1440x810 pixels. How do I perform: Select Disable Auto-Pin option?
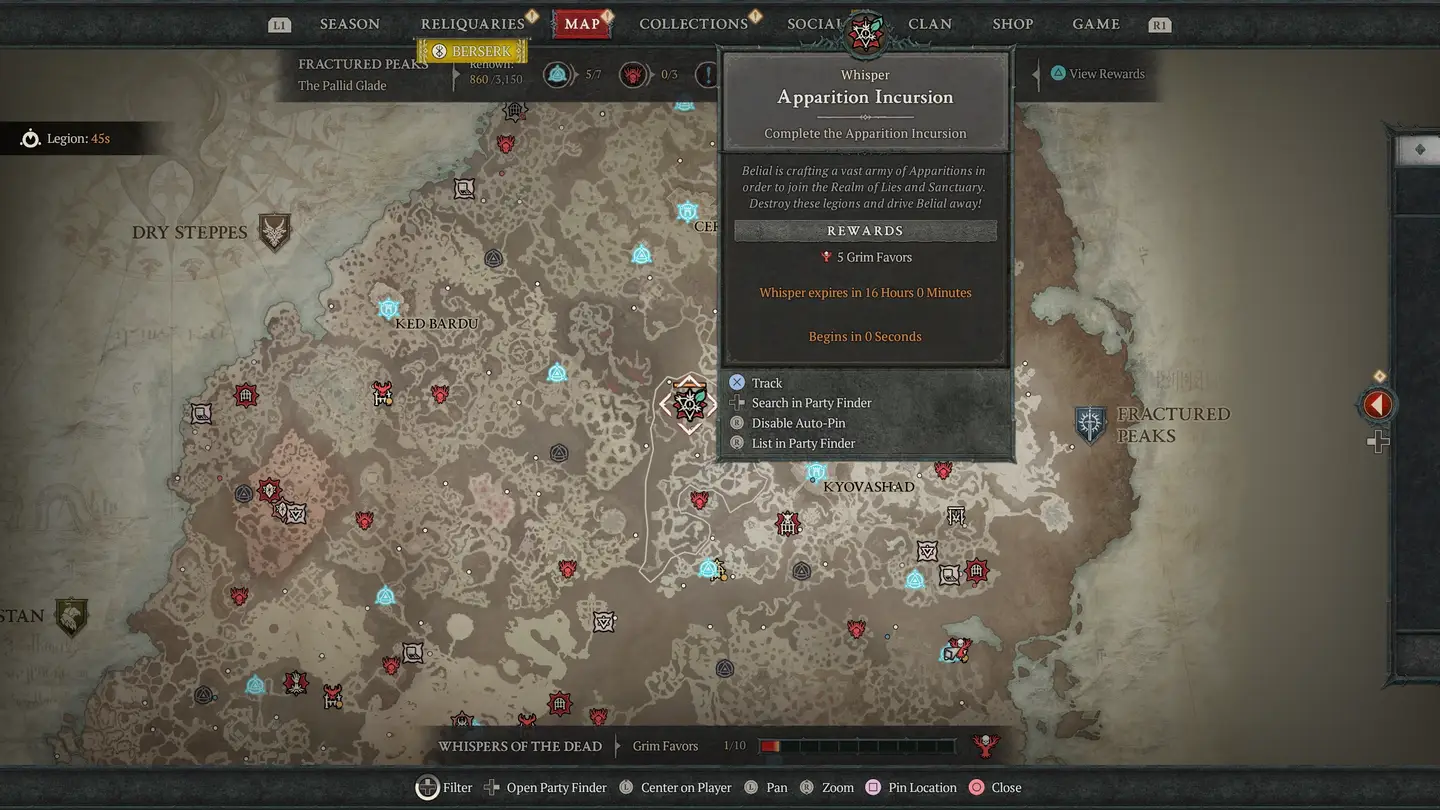(798, 423)
